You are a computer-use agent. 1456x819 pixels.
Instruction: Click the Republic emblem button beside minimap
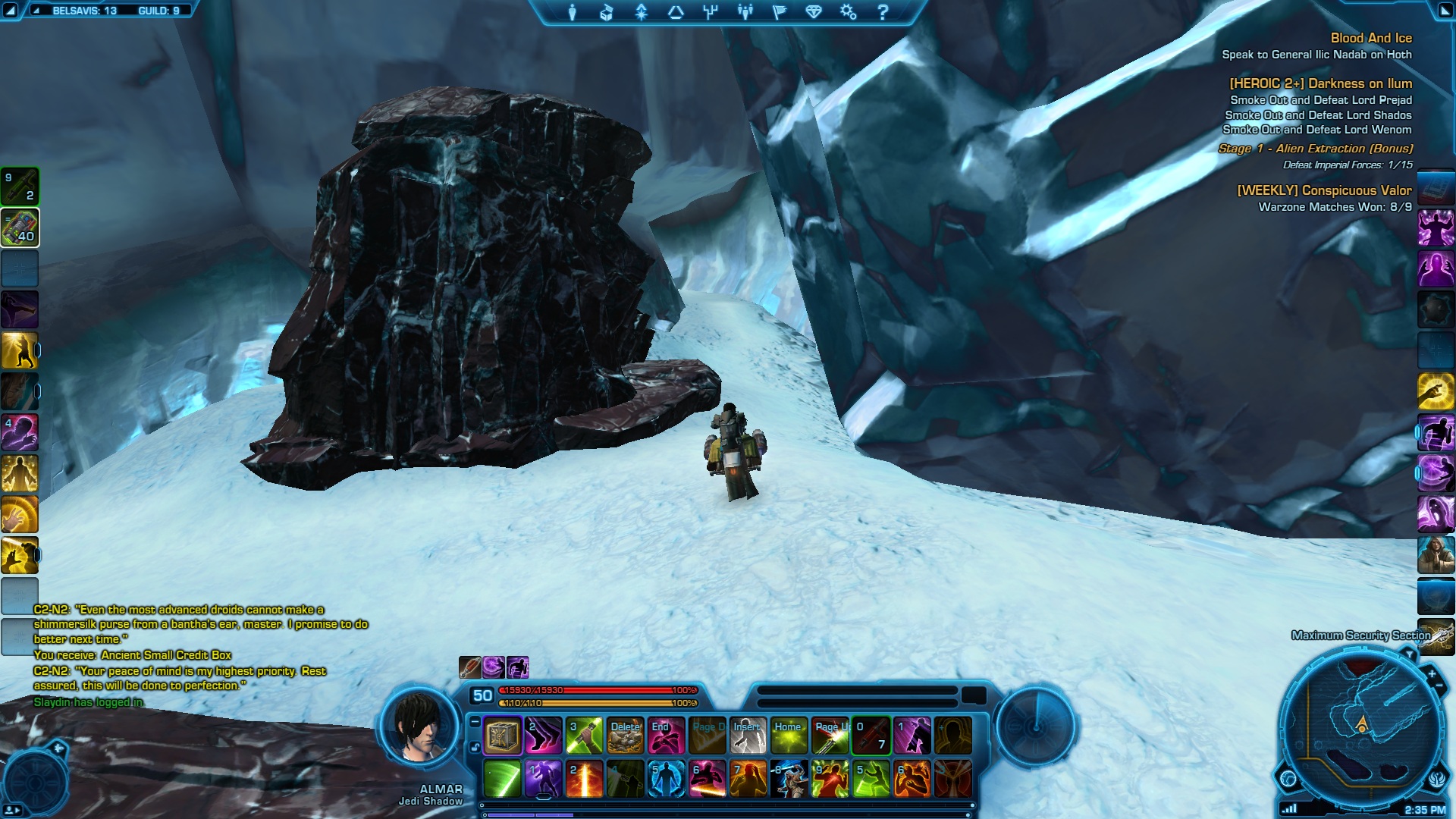(x=1437, y=779)
